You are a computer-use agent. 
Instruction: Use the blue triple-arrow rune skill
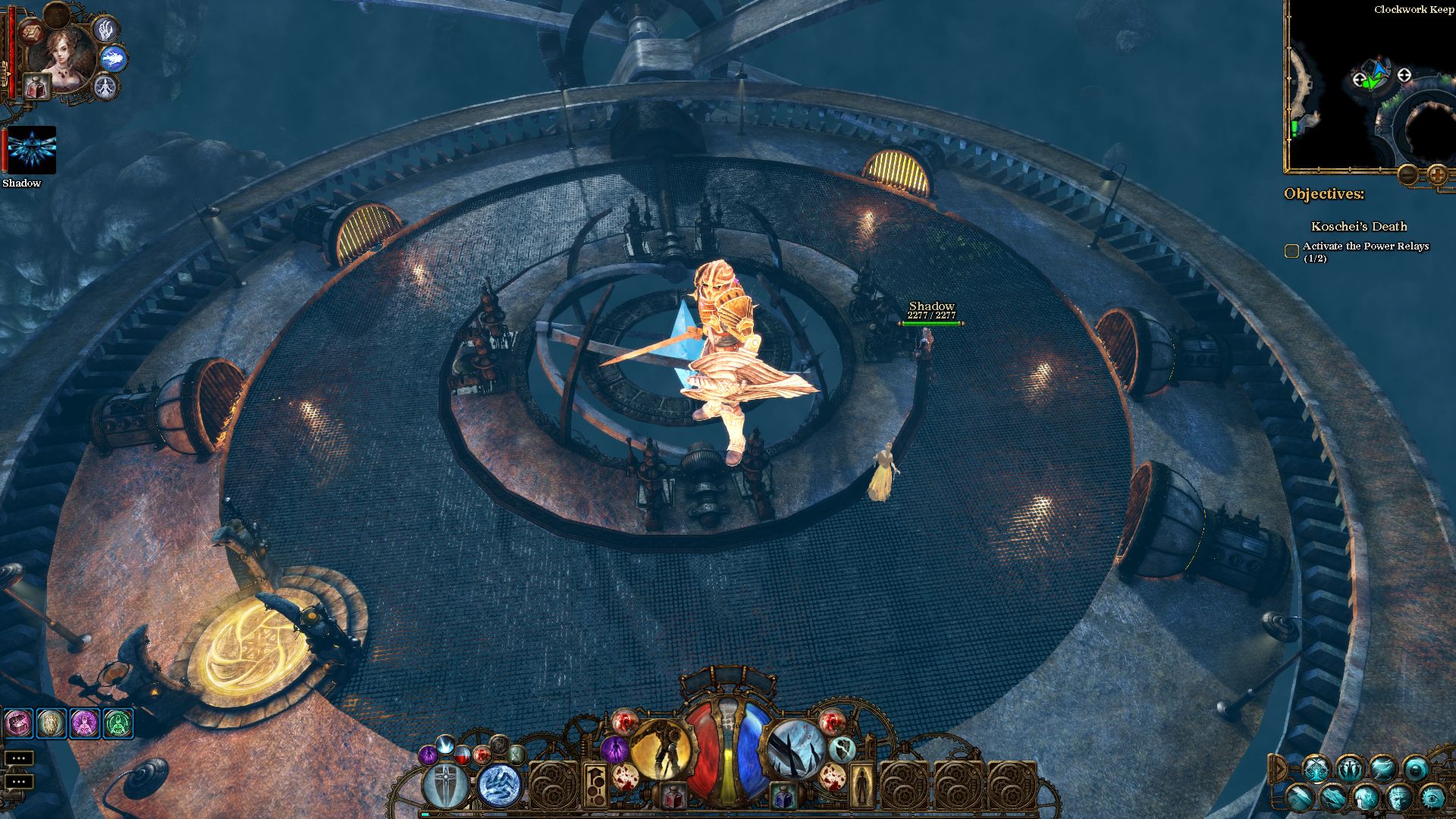[x=500, y=785]
